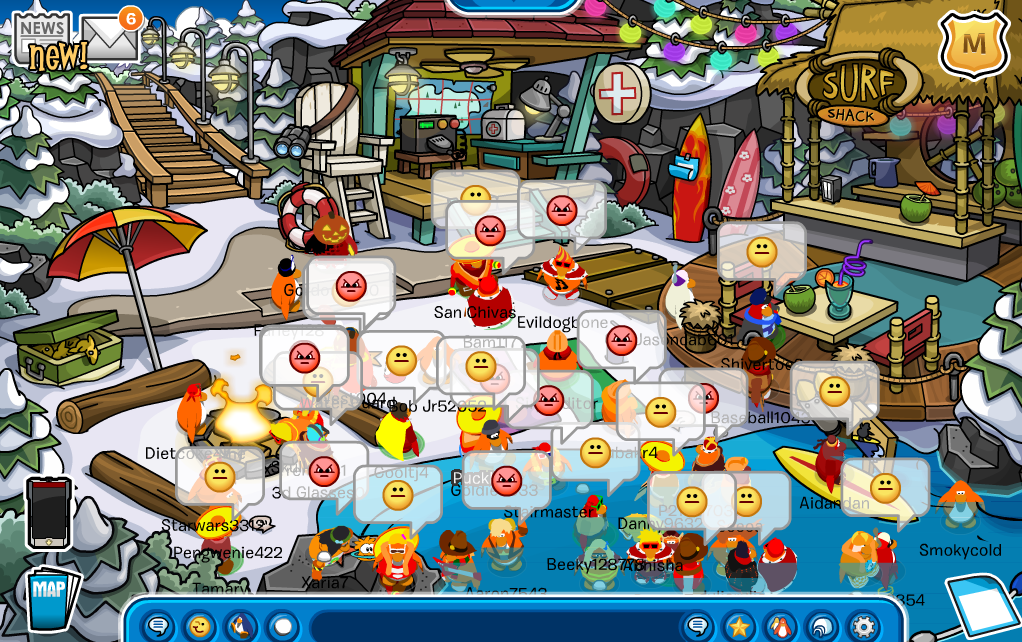The image size is (1022, 642).
Task: Open the buddy list penguins button
Action: pos(780,626)
